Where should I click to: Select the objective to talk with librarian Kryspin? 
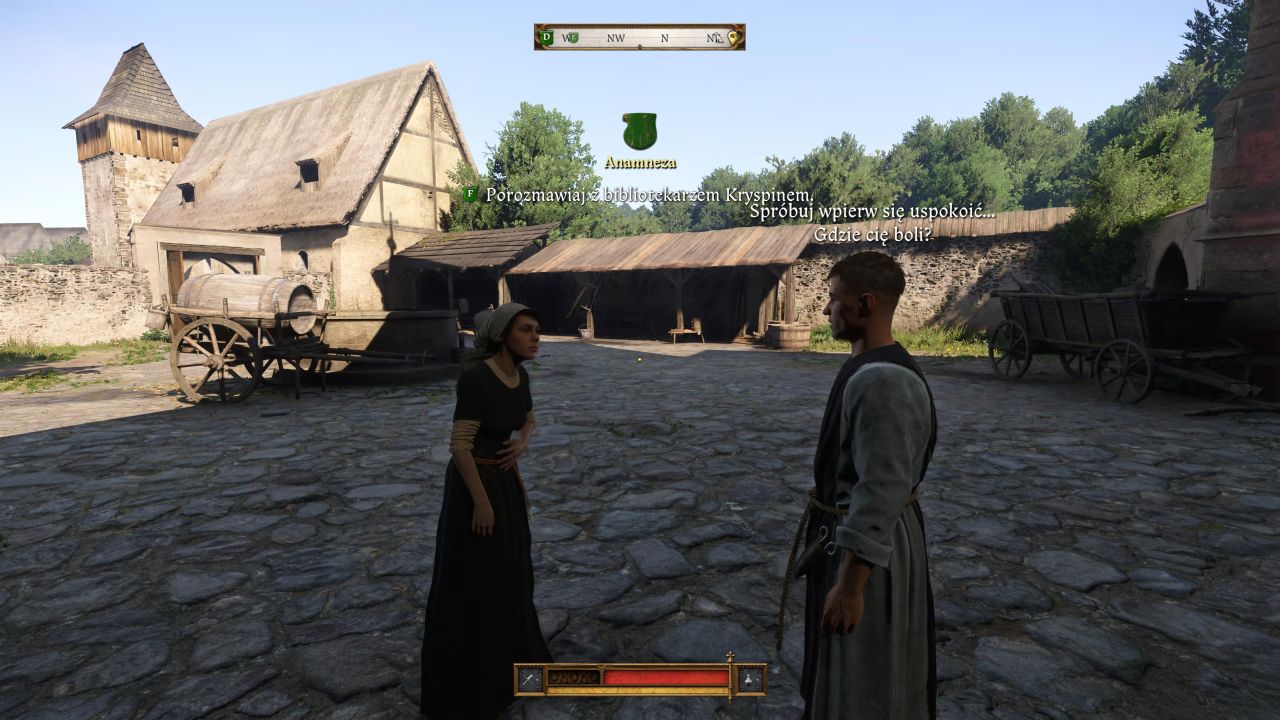coord(649,195)
